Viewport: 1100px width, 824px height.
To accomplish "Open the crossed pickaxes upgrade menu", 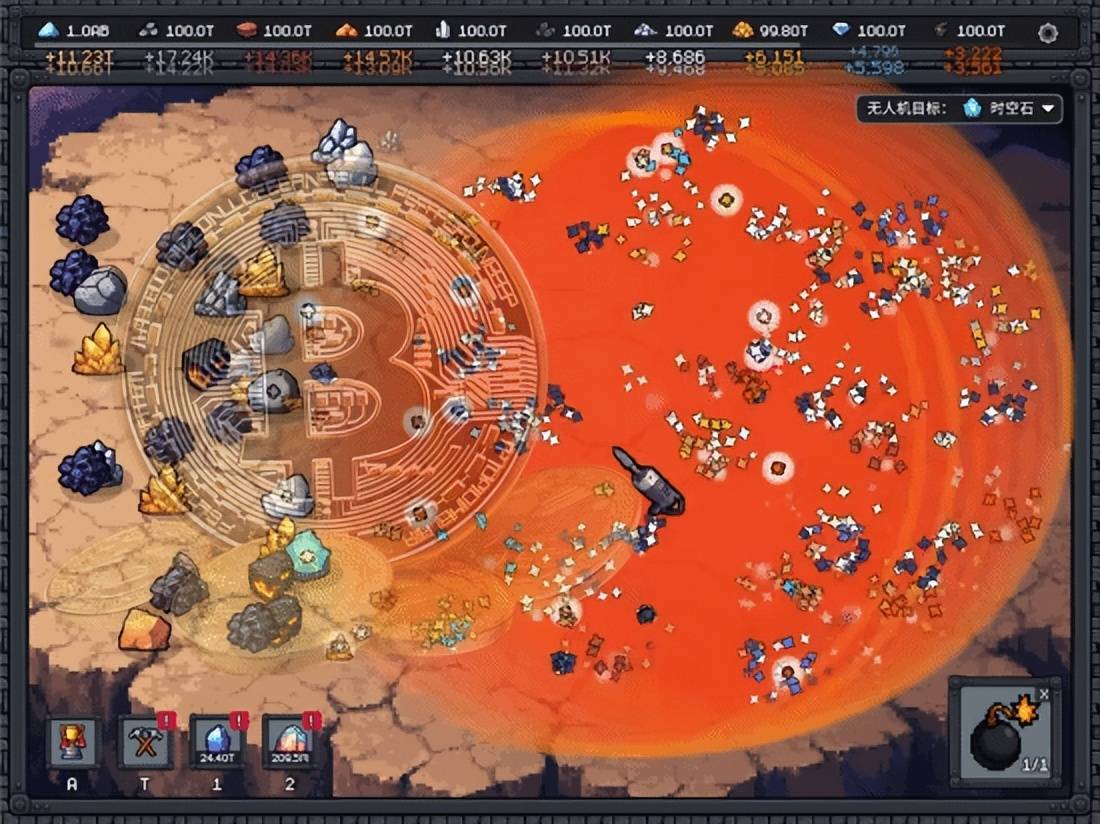I will pos(145,743).
